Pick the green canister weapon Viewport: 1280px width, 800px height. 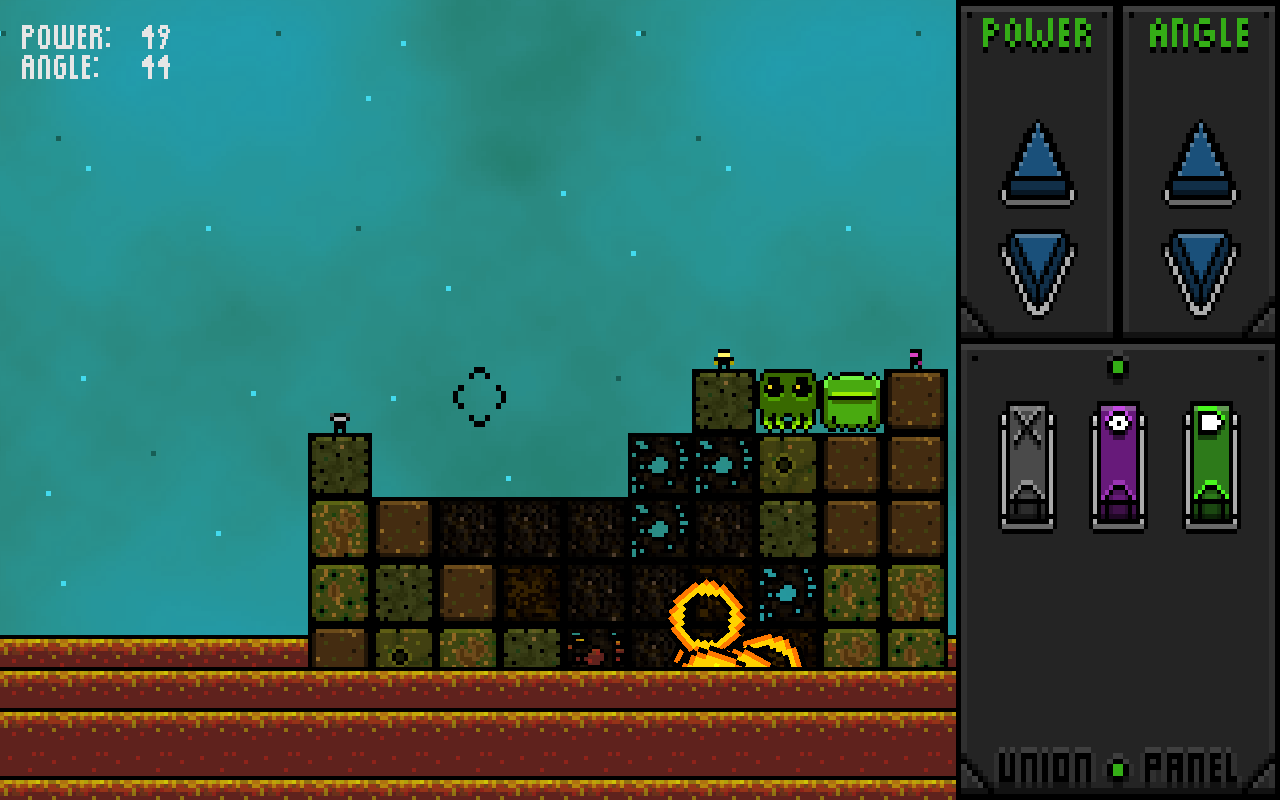[x=1211, y=465]
